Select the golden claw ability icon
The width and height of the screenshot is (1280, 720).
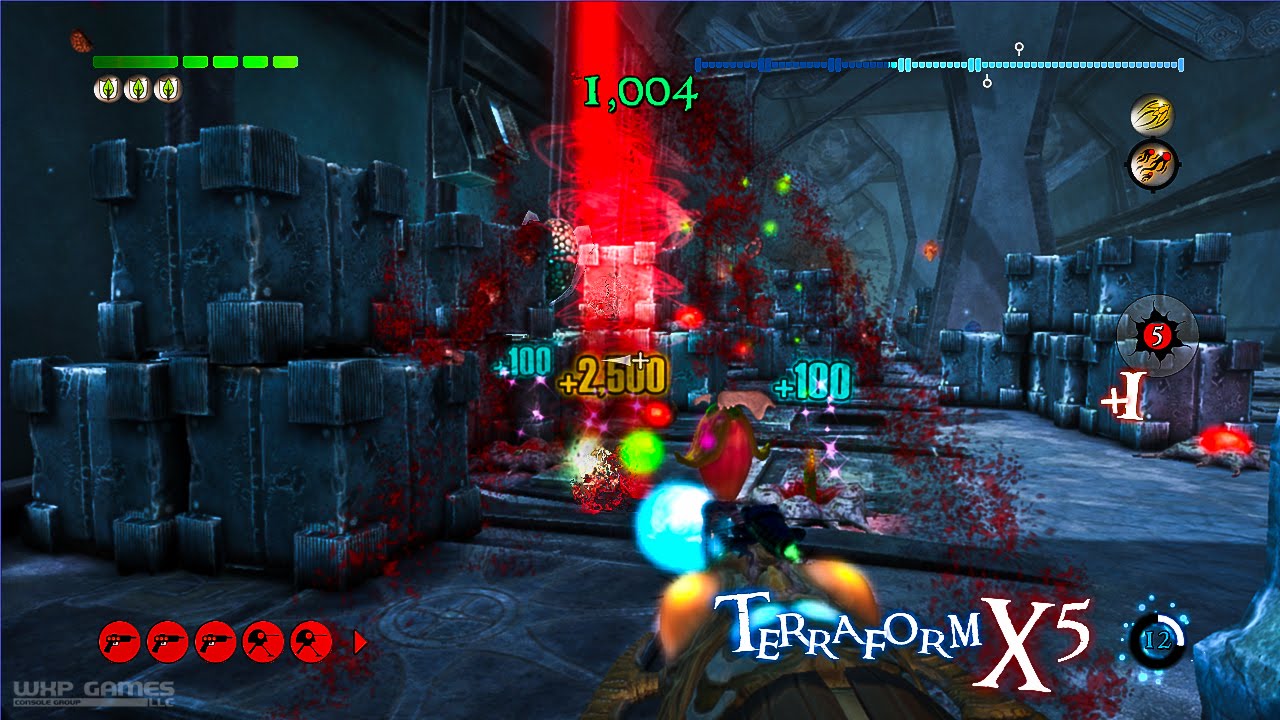point(1150,115)
